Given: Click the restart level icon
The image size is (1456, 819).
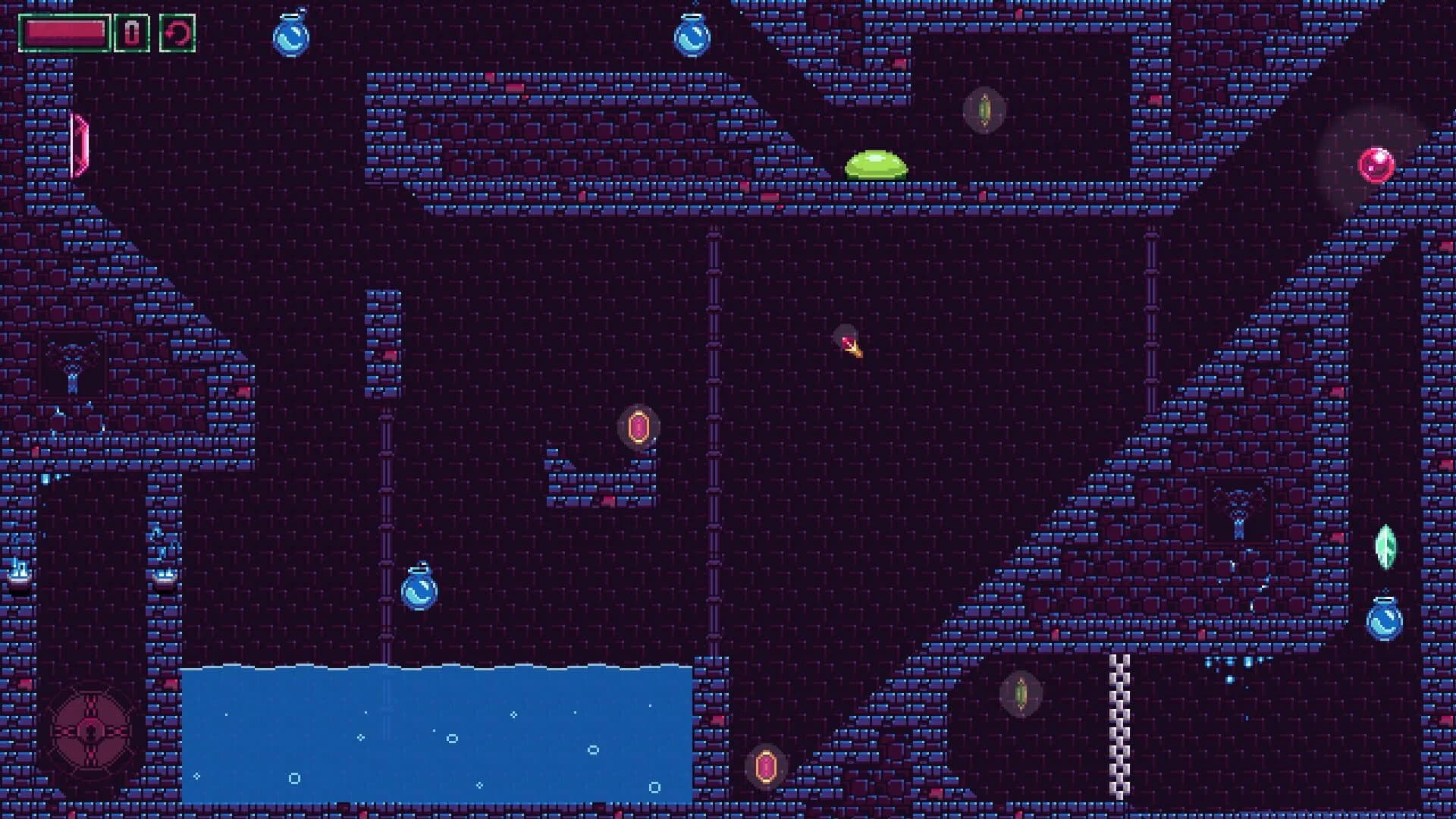Looking at the screenshot, I should click(x=177, y=33).
